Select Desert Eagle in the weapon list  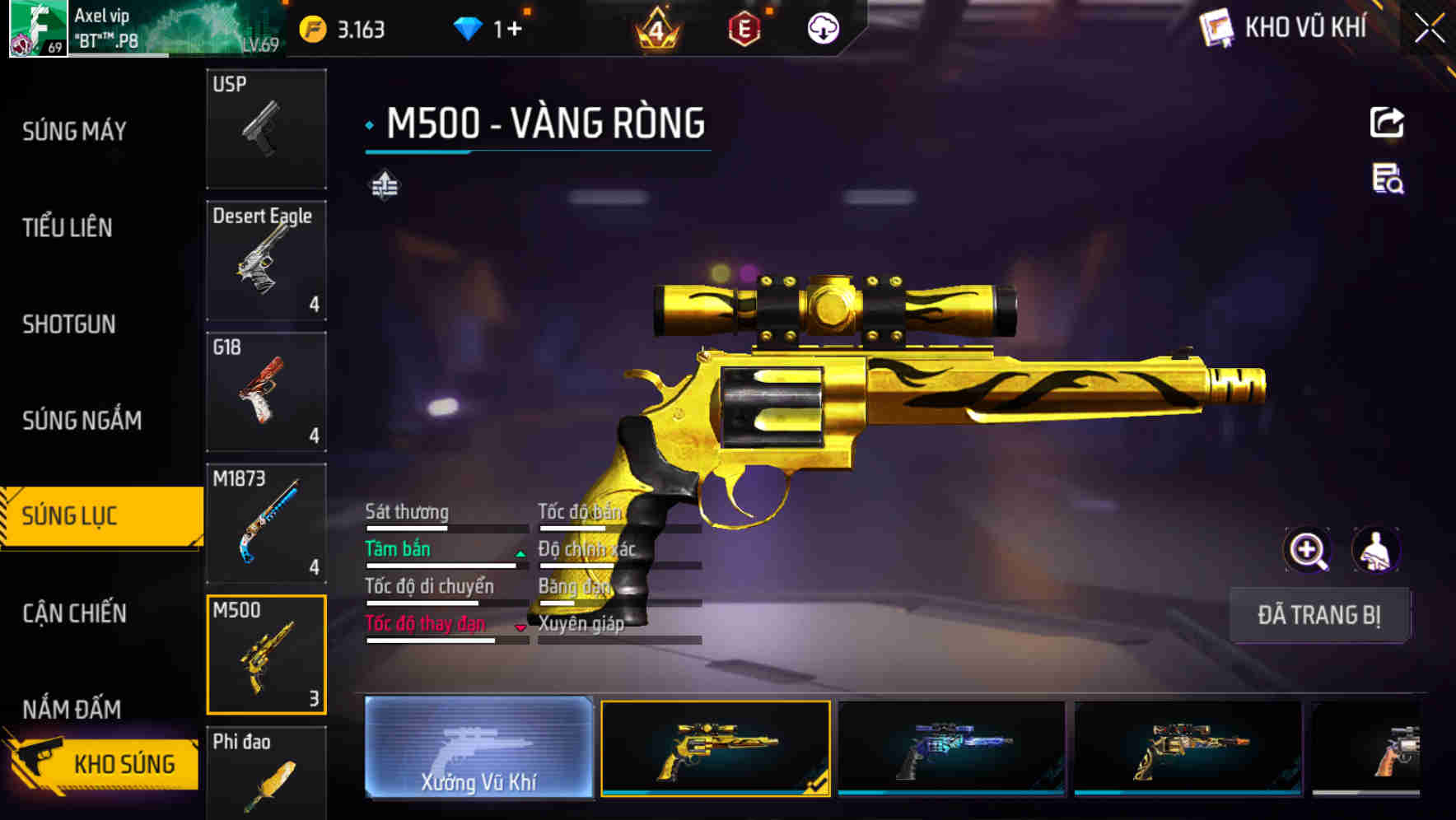click(265, 259)
